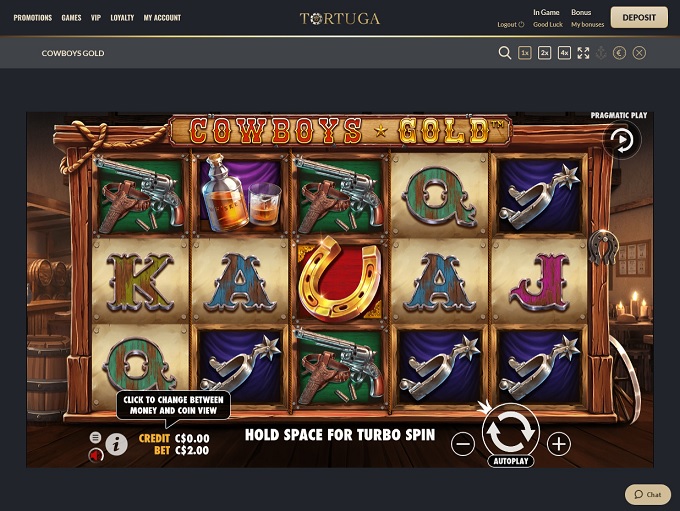Open the game info paytable
Viewport: 680px width, 511px height.
click(117, 444)
